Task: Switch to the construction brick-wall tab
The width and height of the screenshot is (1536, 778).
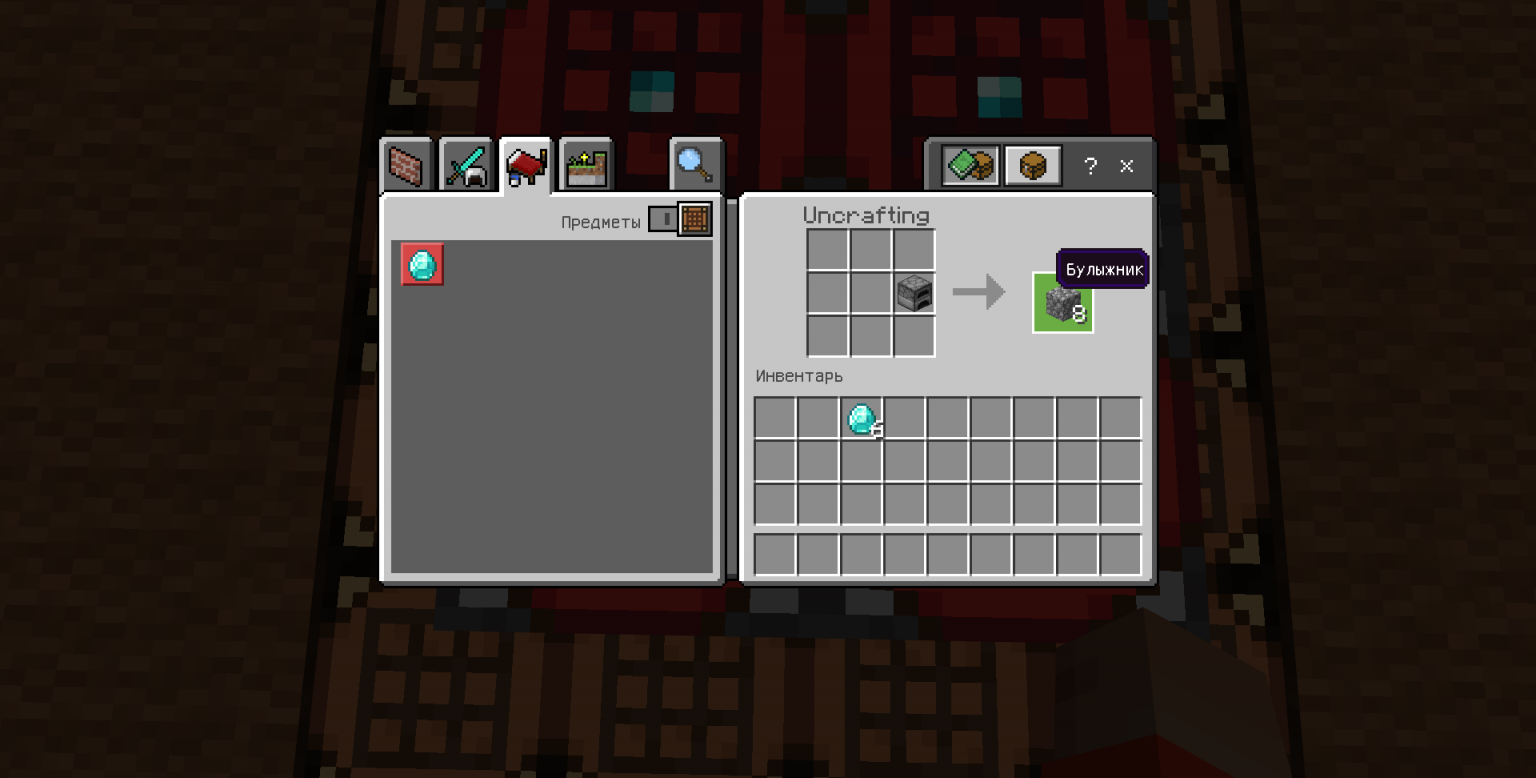Action: pyautogui.click(x=407, y=166)
